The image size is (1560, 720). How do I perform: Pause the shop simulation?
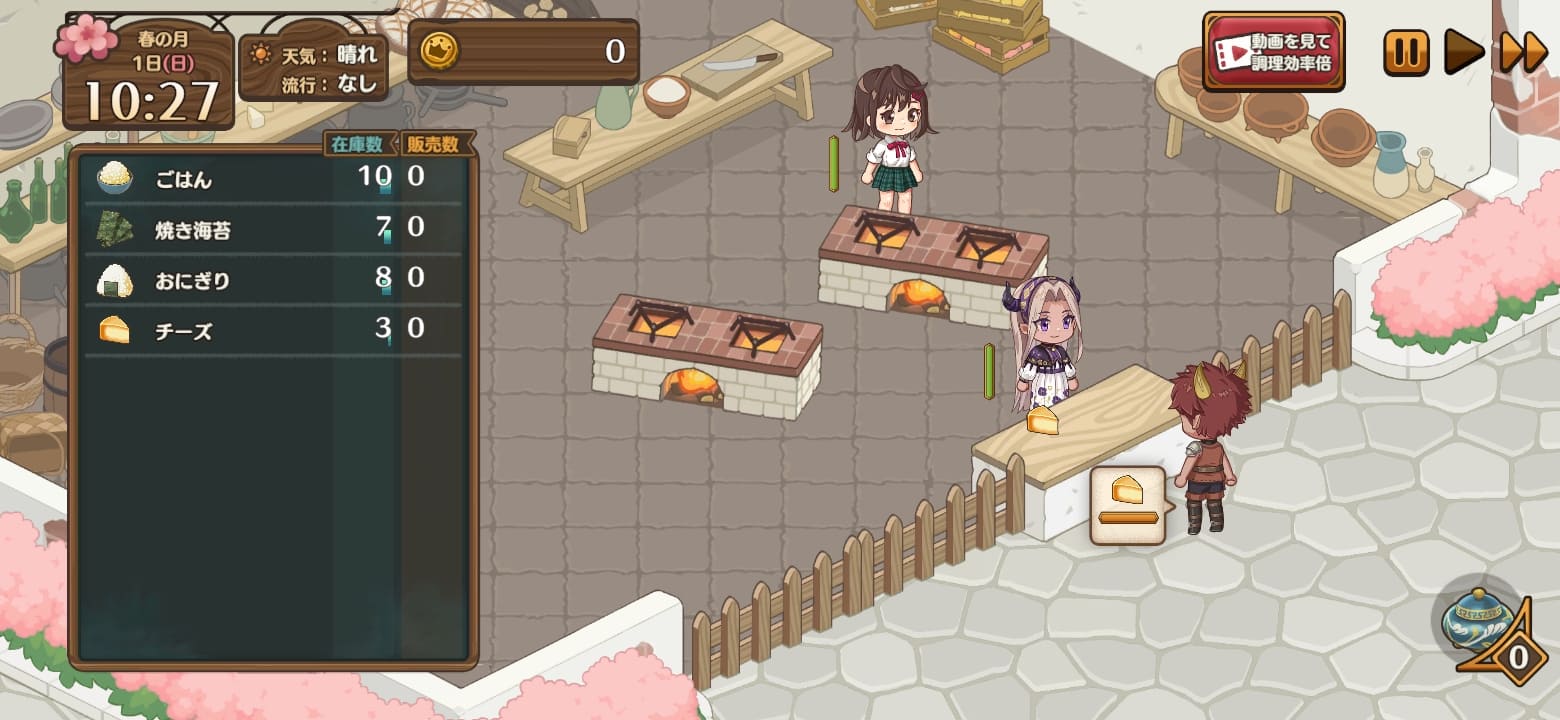(x=1406, y=52)
